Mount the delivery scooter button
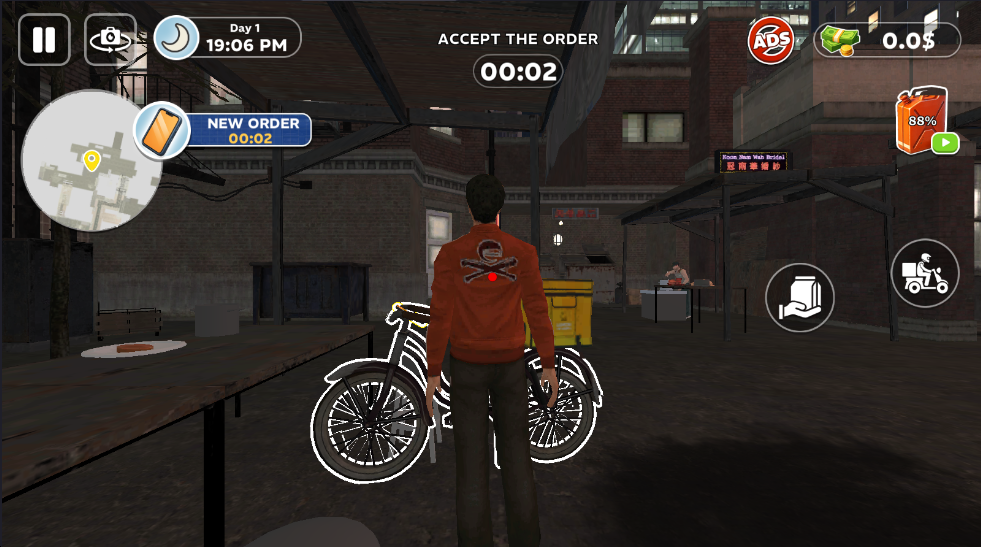 tap(925, 273)
